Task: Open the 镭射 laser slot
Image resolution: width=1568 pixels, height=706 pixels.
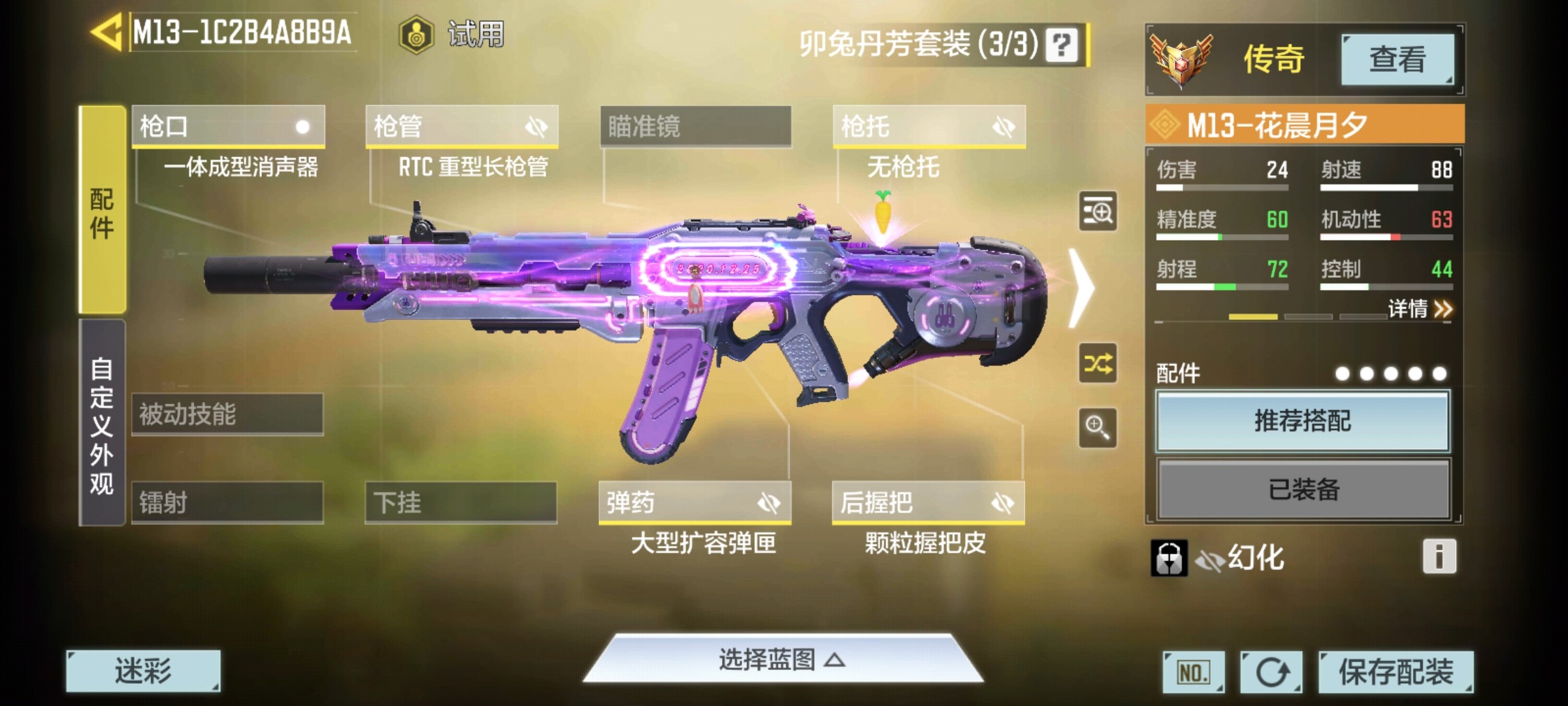Action: (227, 503)
